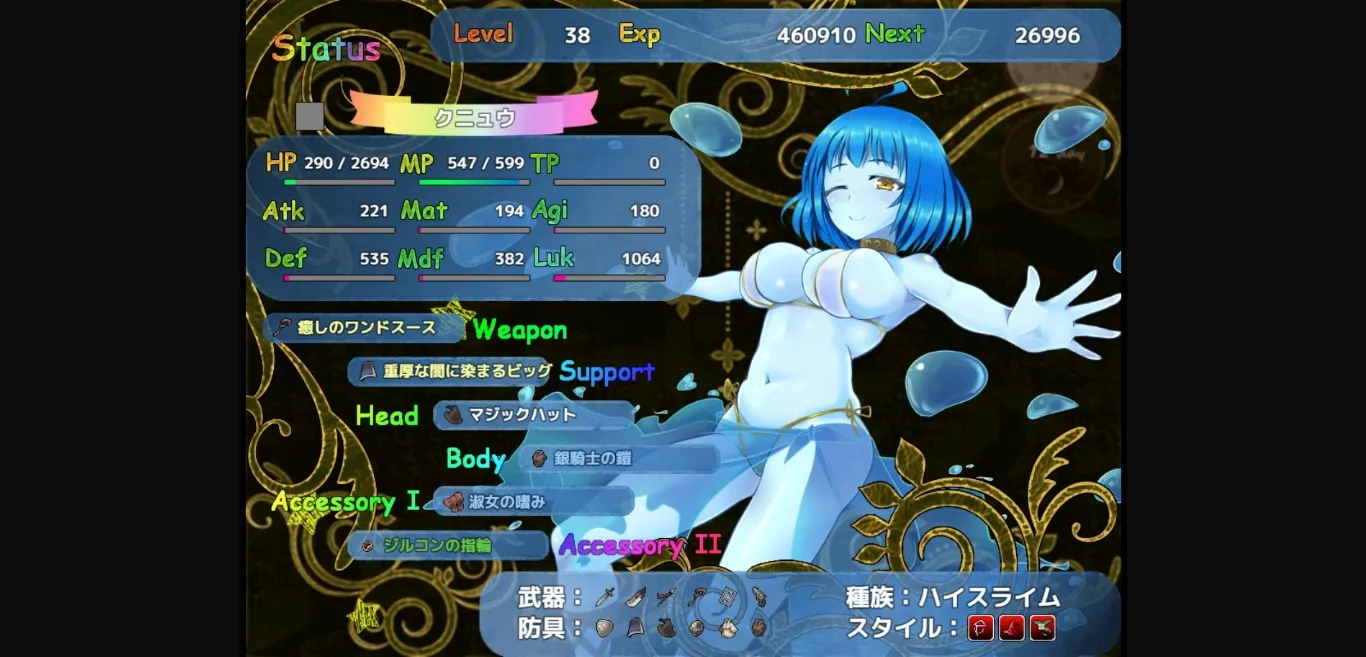Image resolution: width=1366 pixels, height=657 pixels.
Task: Select the ジルコンの指輪 accessory slot
Action: coord(448,545)
